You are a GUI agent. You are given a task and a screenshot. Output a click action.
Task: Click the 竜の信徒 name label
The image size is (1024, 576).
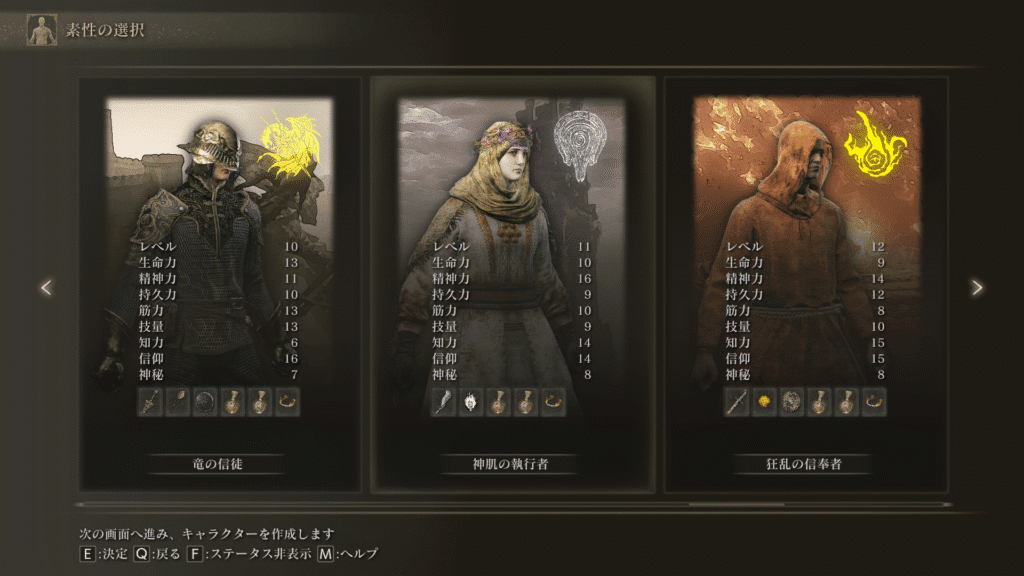point(219,464)
